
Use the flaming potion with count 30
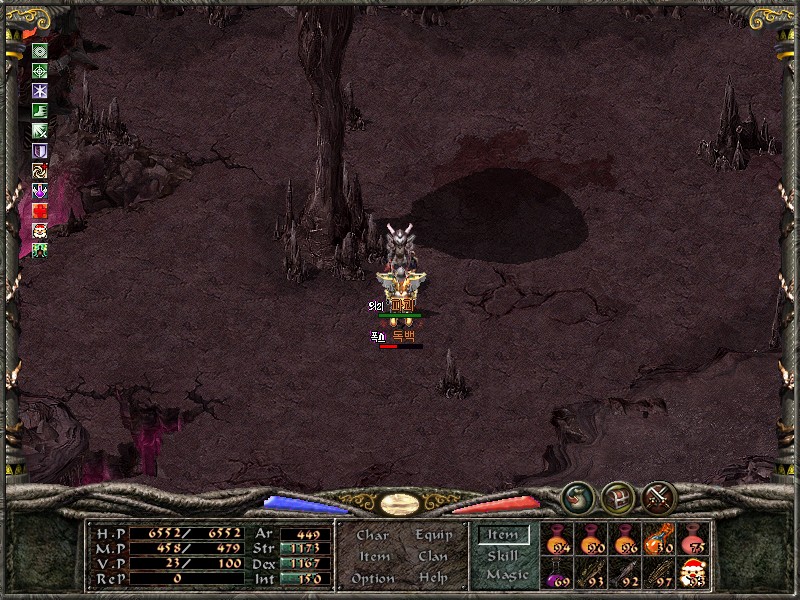tap(658, 540)
